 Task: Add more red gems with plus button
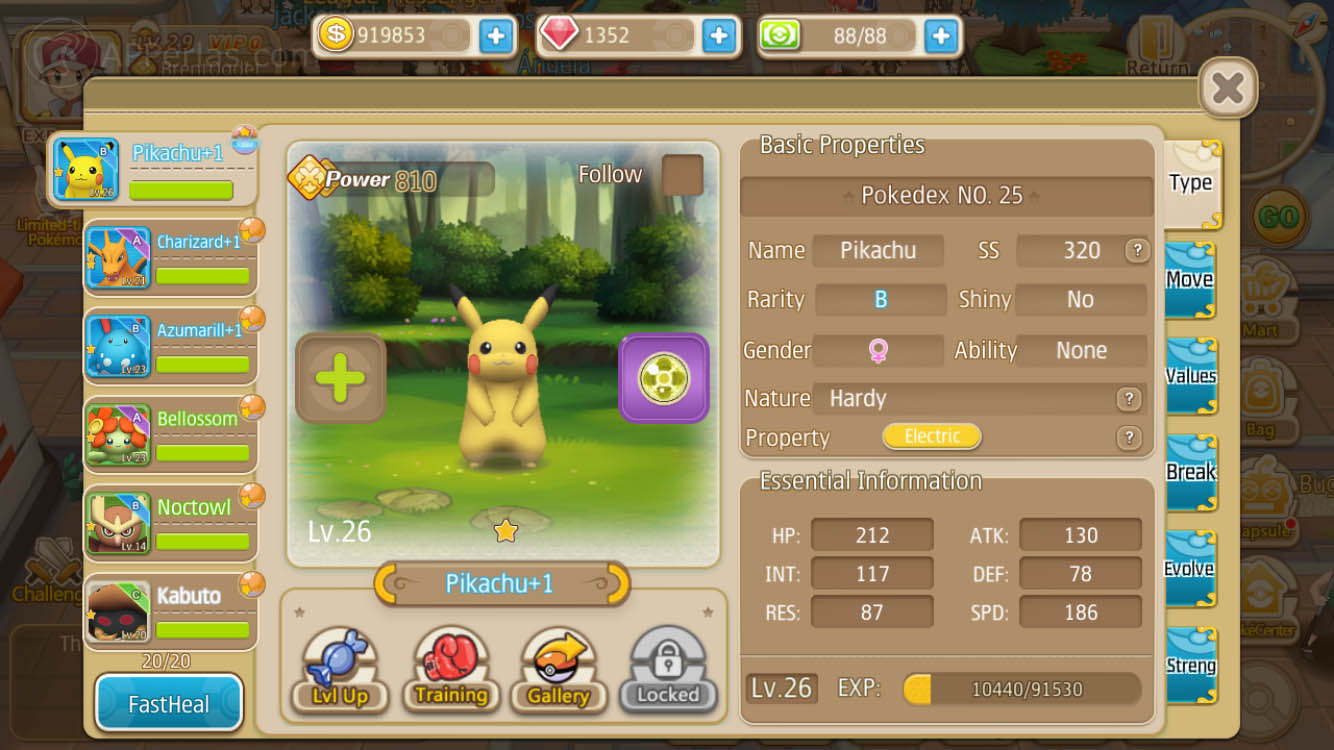point(718,37)
